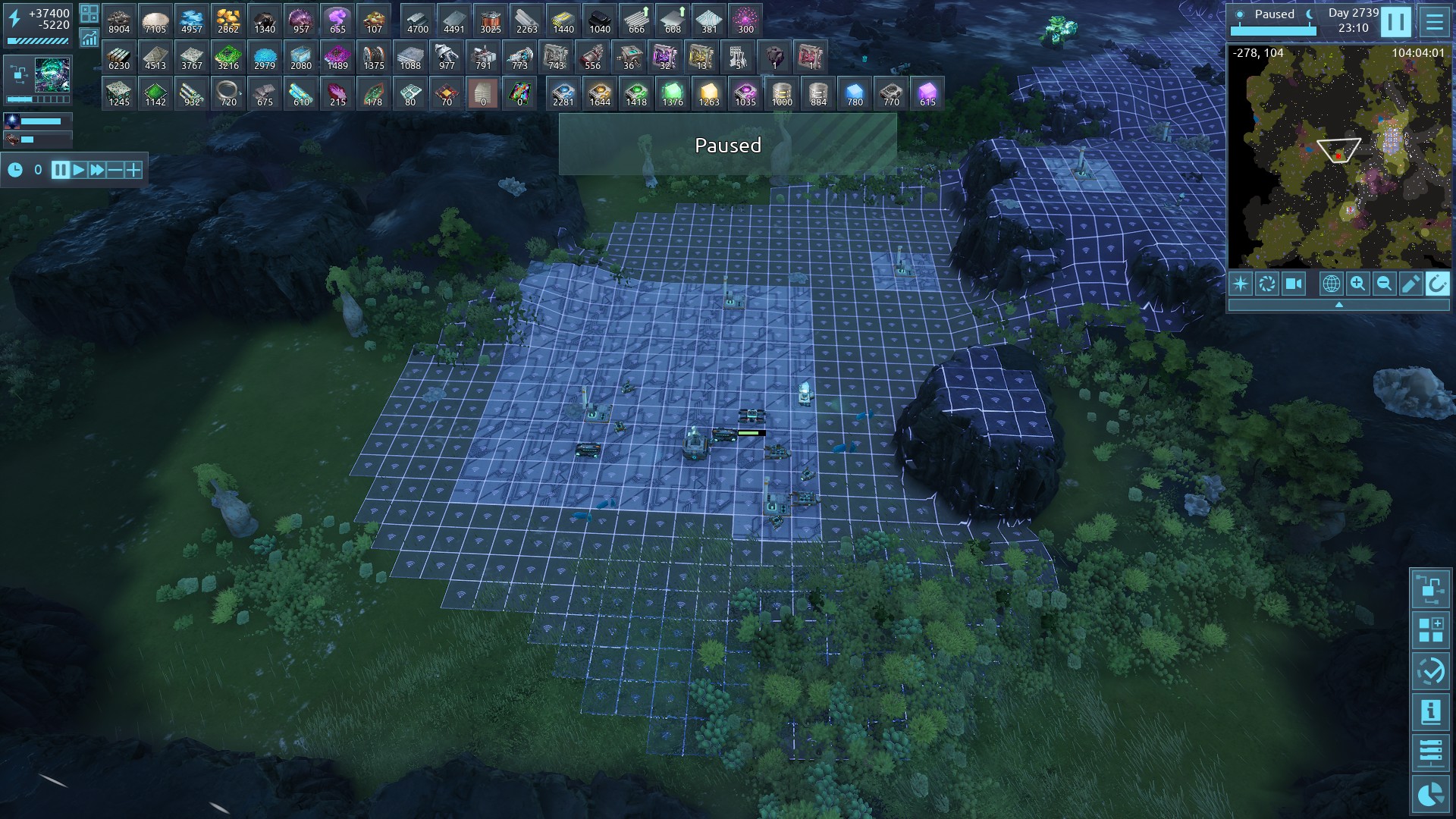Viewport: 1456px width, 819px height.
Task: Select the green circuit board resource slot
Action: (x=227, y=57)
